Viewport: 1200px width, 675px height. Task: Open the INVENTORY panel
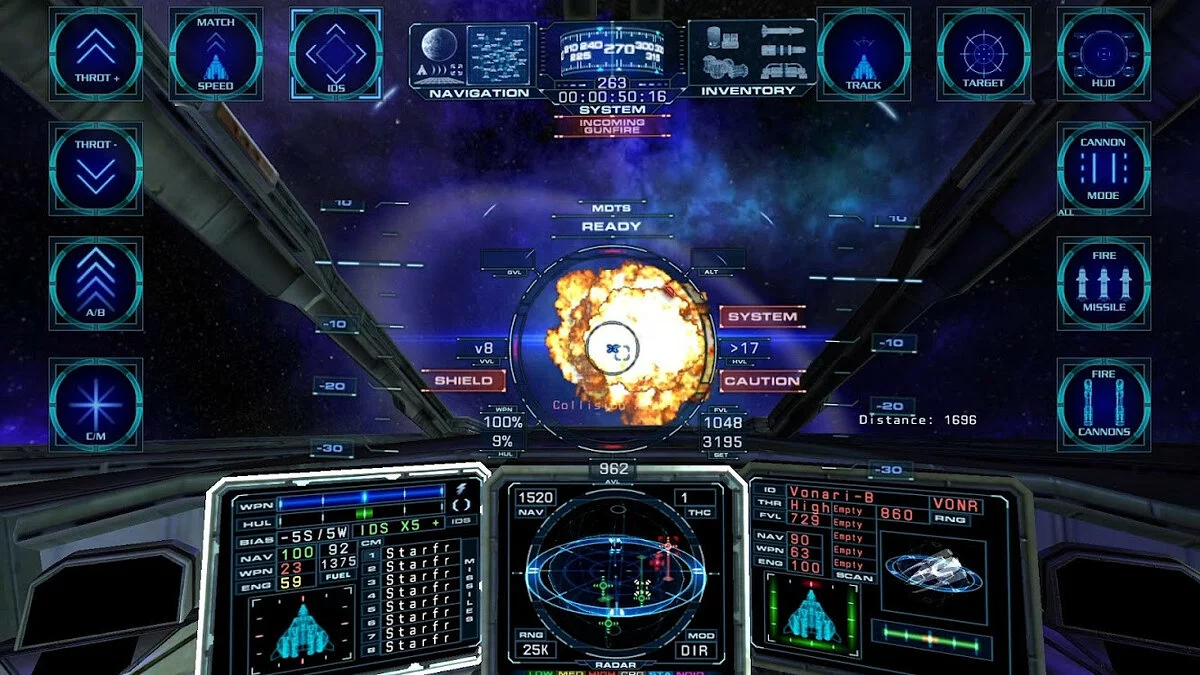(752, 60)
